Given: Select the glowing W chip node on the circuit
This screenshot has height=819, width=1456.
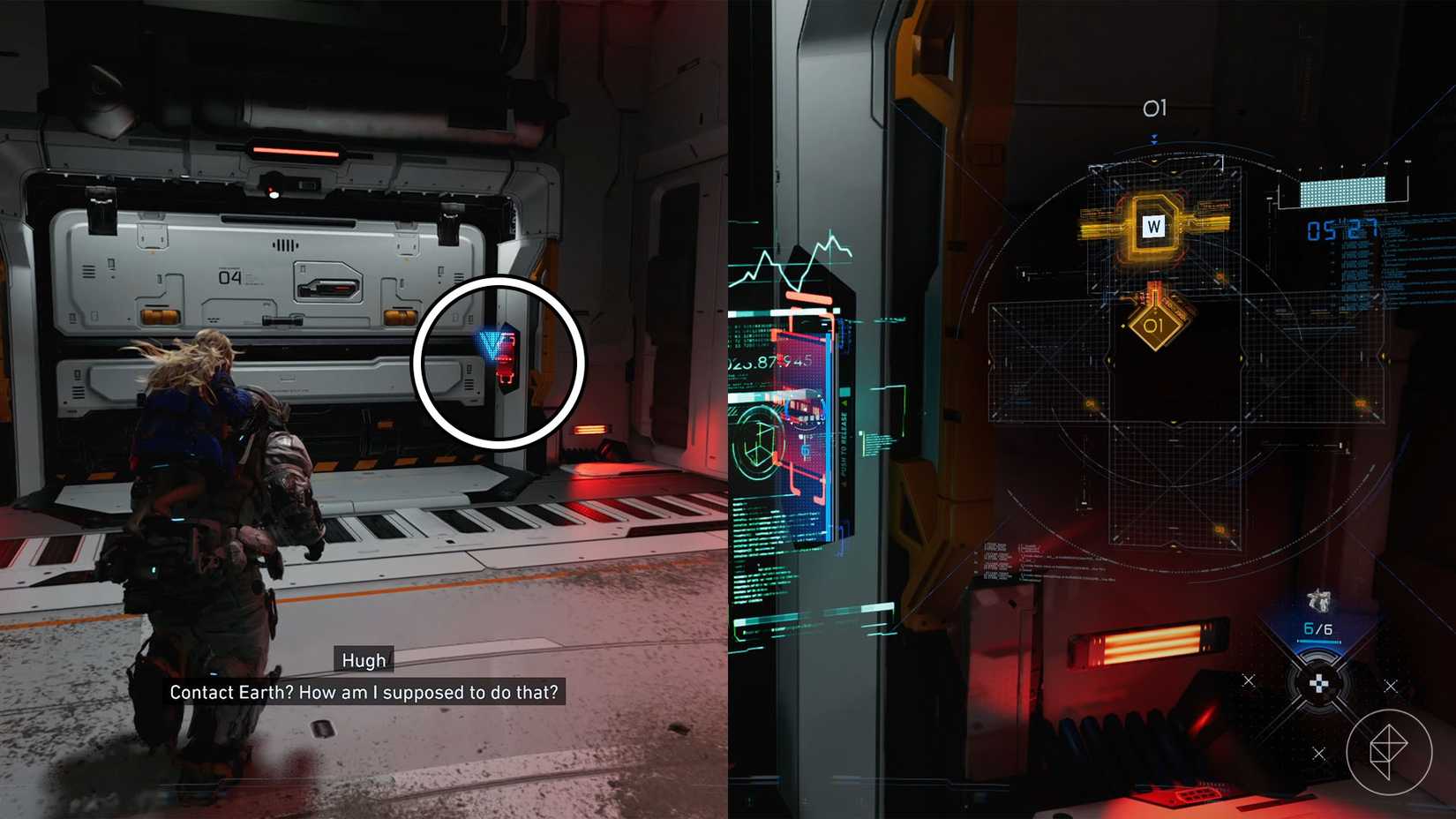Looking at the screenshot, I should click(1152, 227).
